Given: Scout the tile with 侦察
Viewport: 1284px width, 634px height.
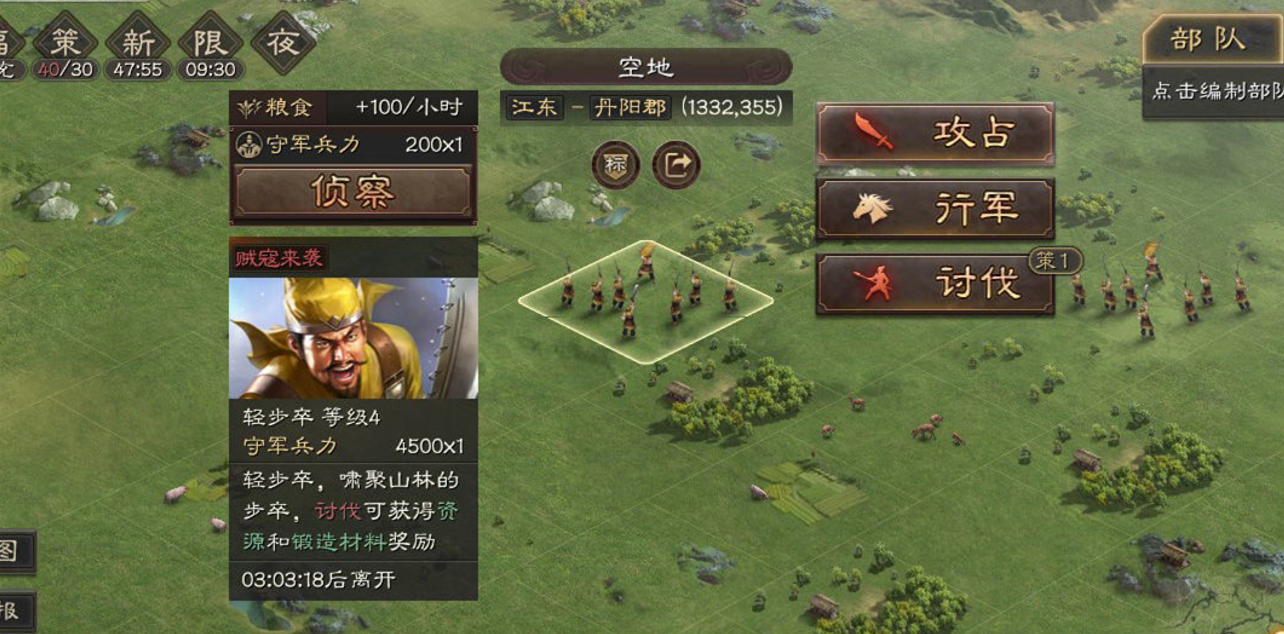Looking at the screenshot, I should click(x=353, y=191).
